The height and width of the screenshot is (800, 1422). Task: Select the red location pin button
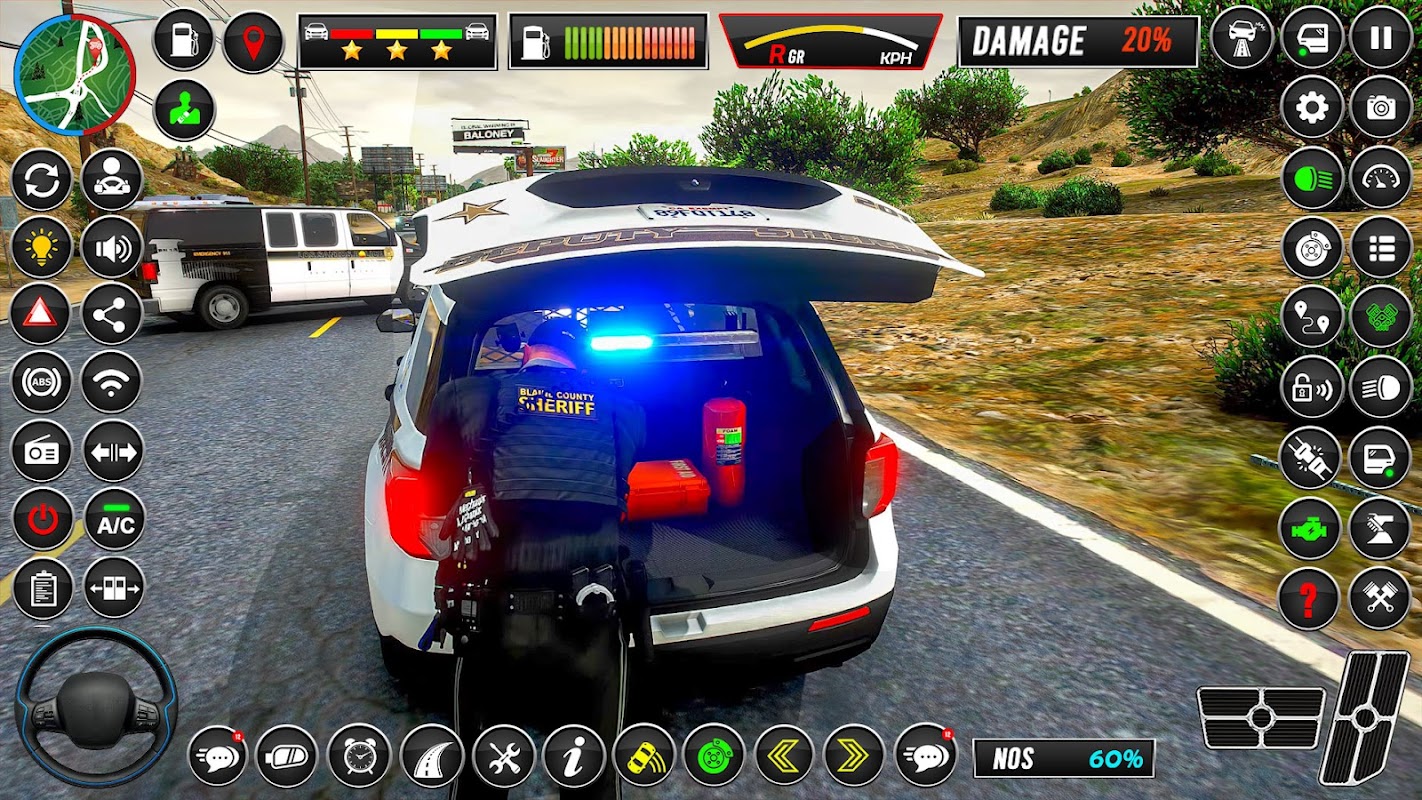pos(253,41)
